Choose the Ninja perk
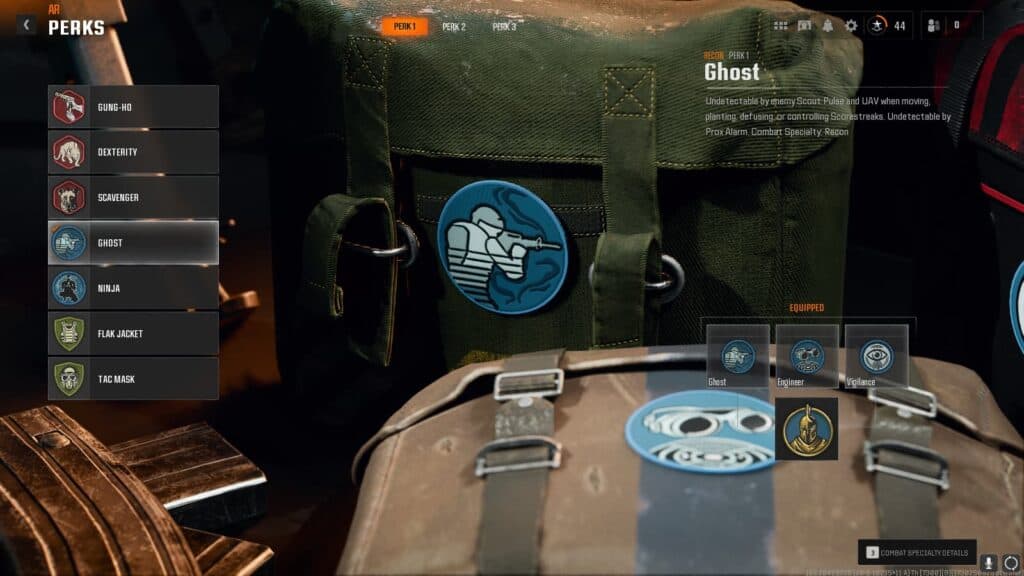Image resolution: width=1024 pixels, height=576 pixels. [x=133, y=288]
